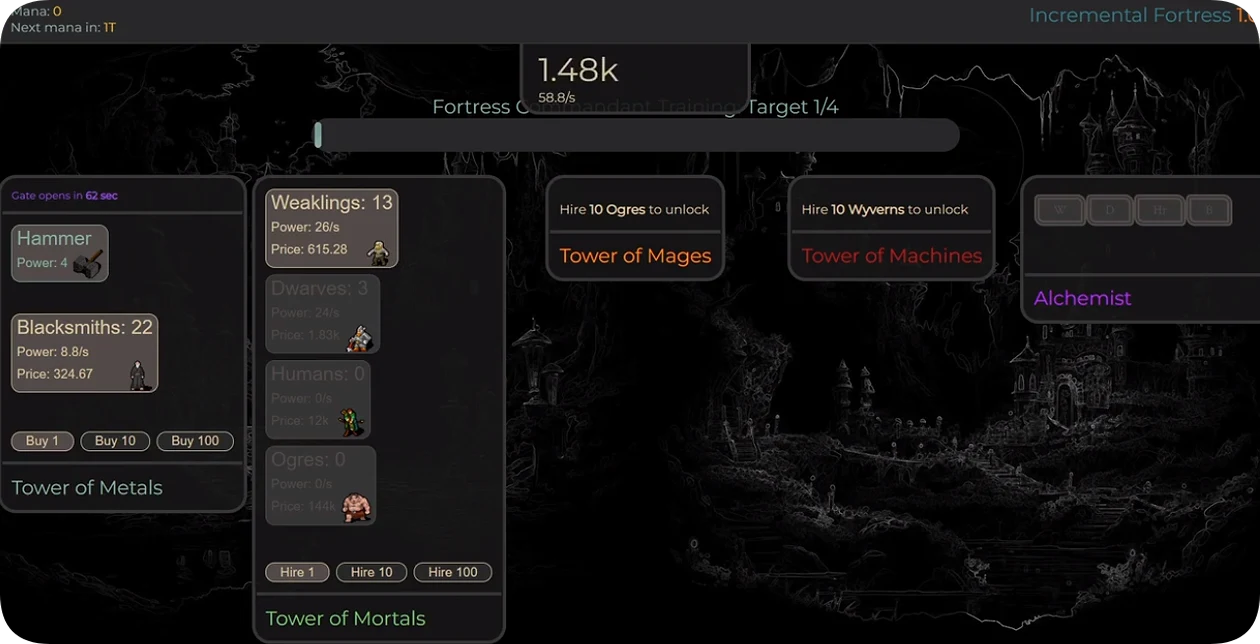1260x644 pixels.
Task: Switch hiring amount to Hire 100
Action: (453, 572)
